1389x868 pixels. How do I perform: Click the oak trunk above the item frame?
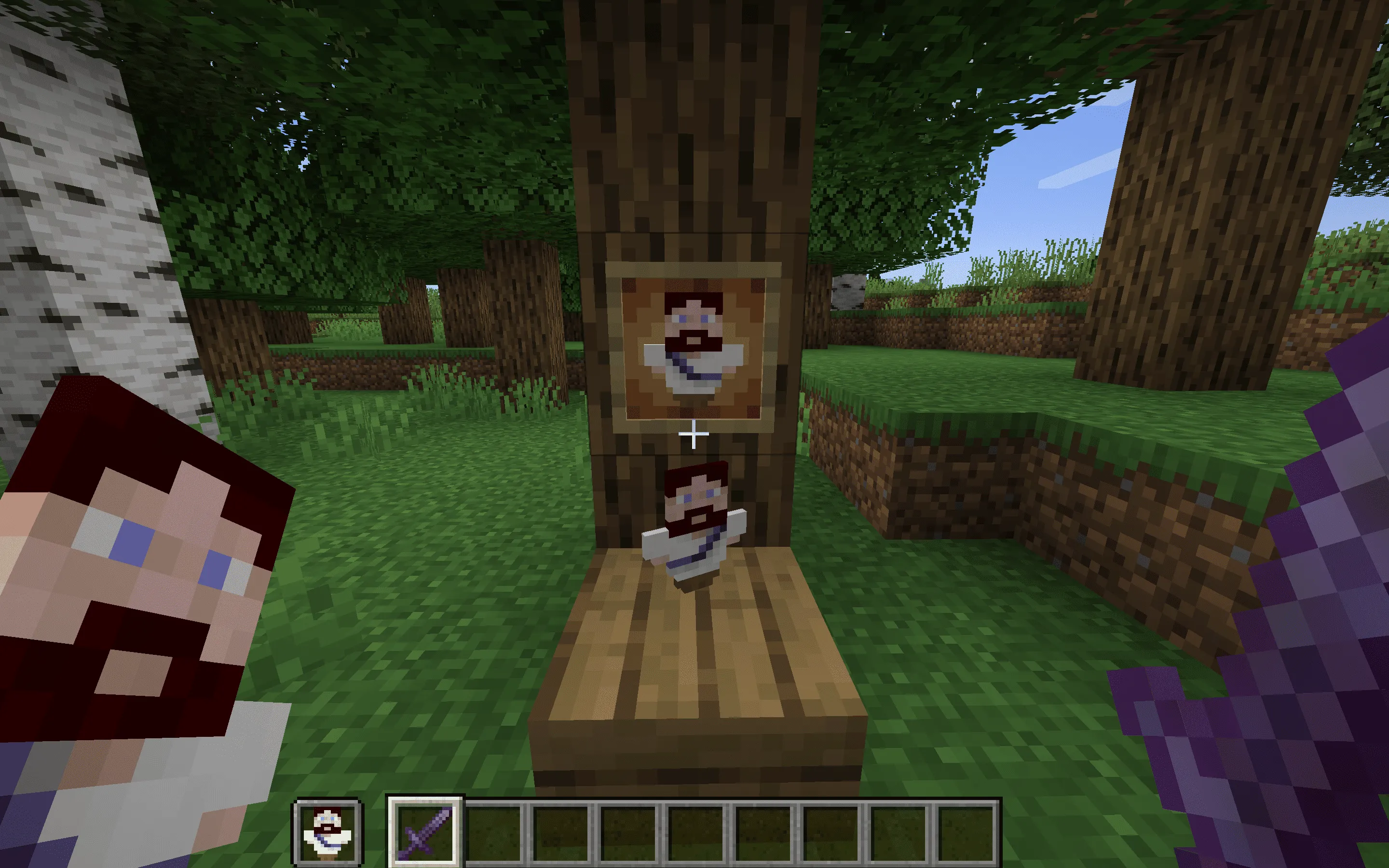tap(689, 144)
